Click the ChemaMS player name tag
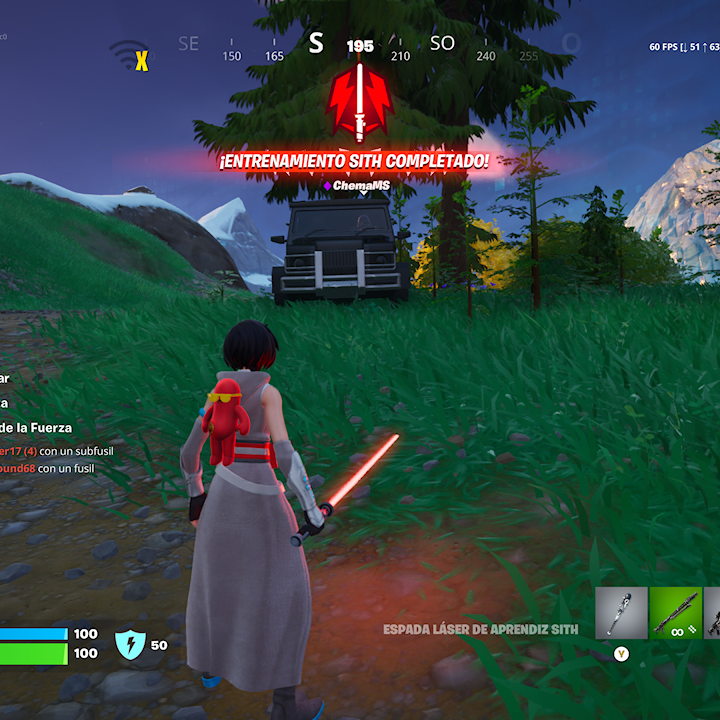This screenshot has height=720, width=720. pos(357,185)
